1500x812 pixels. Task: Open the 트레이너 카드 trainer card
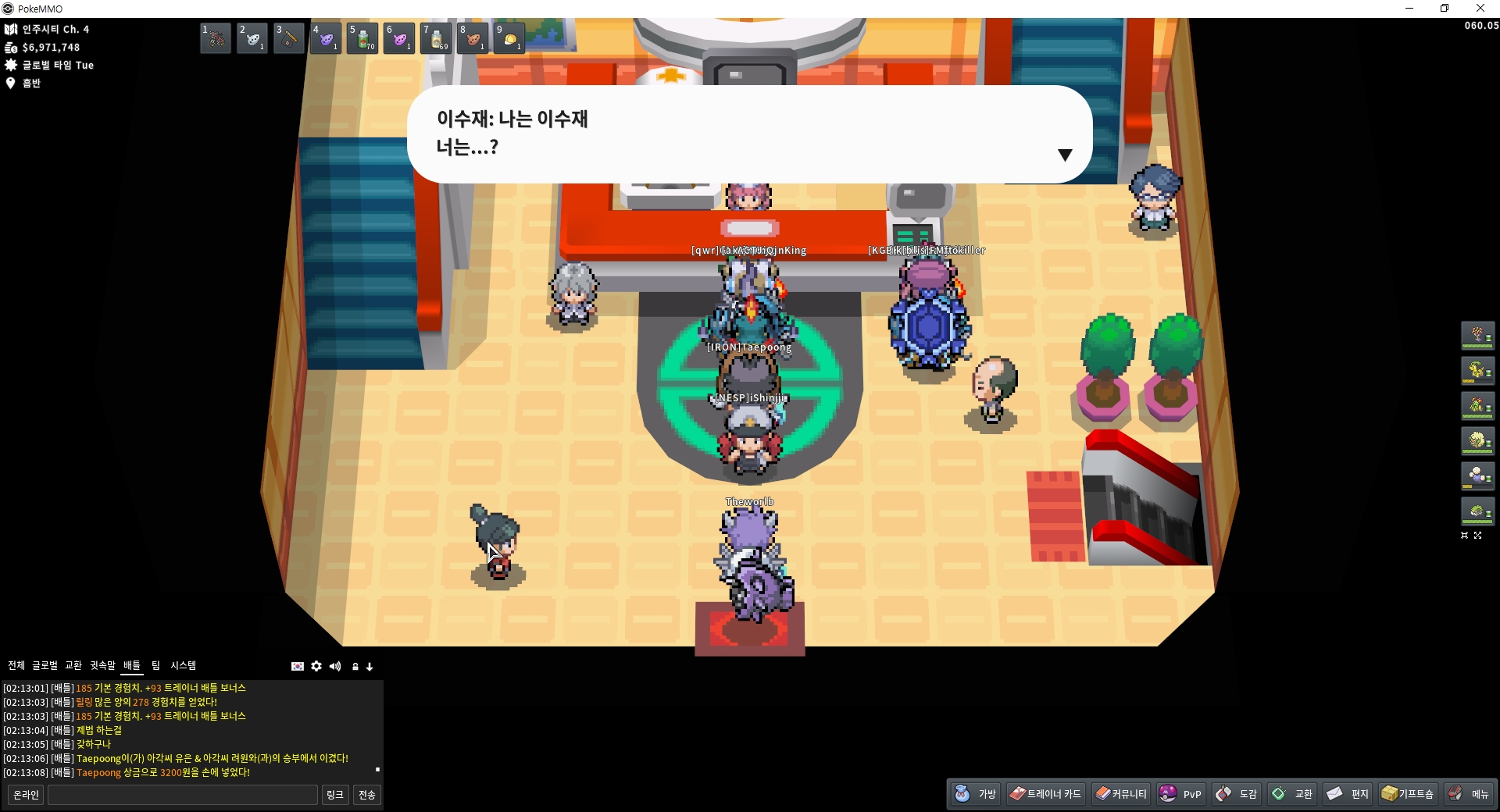(x=1045, y=794)
